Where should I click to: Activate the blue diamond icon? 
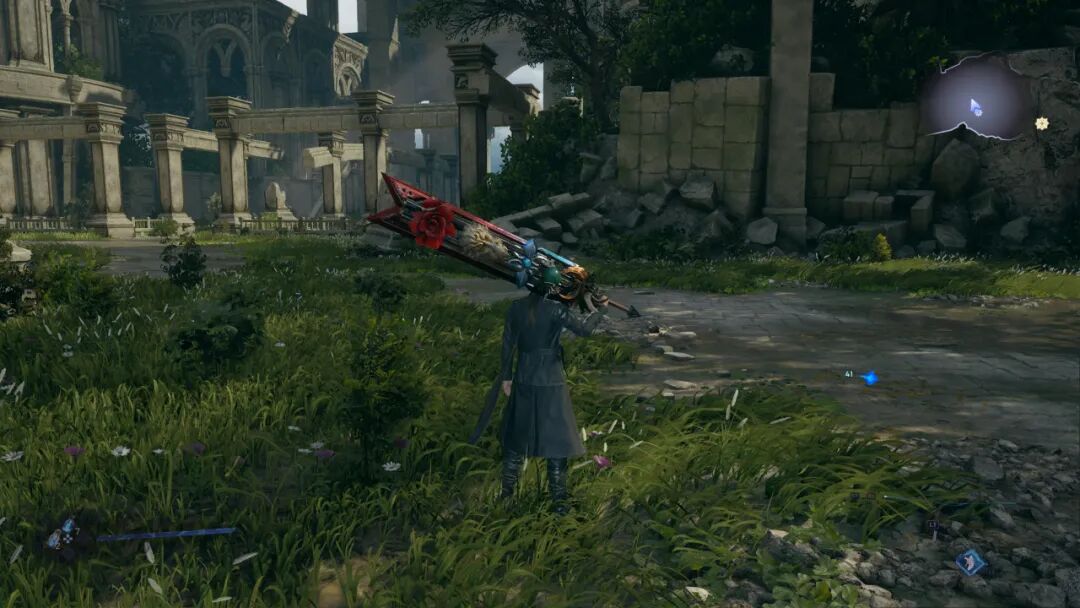coord(969,562)
